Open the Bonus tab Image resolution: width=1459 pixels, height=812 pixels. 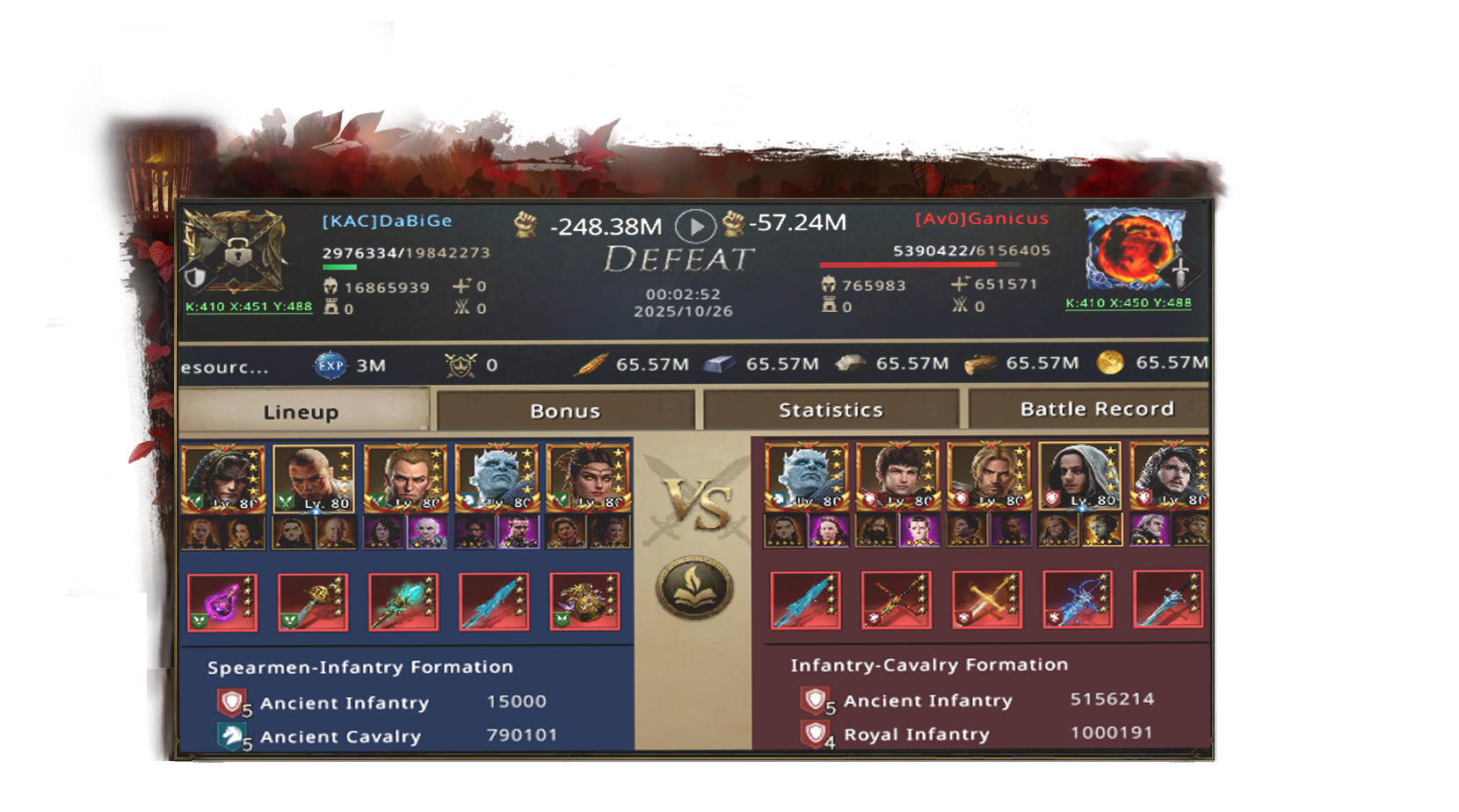point(565,410)
